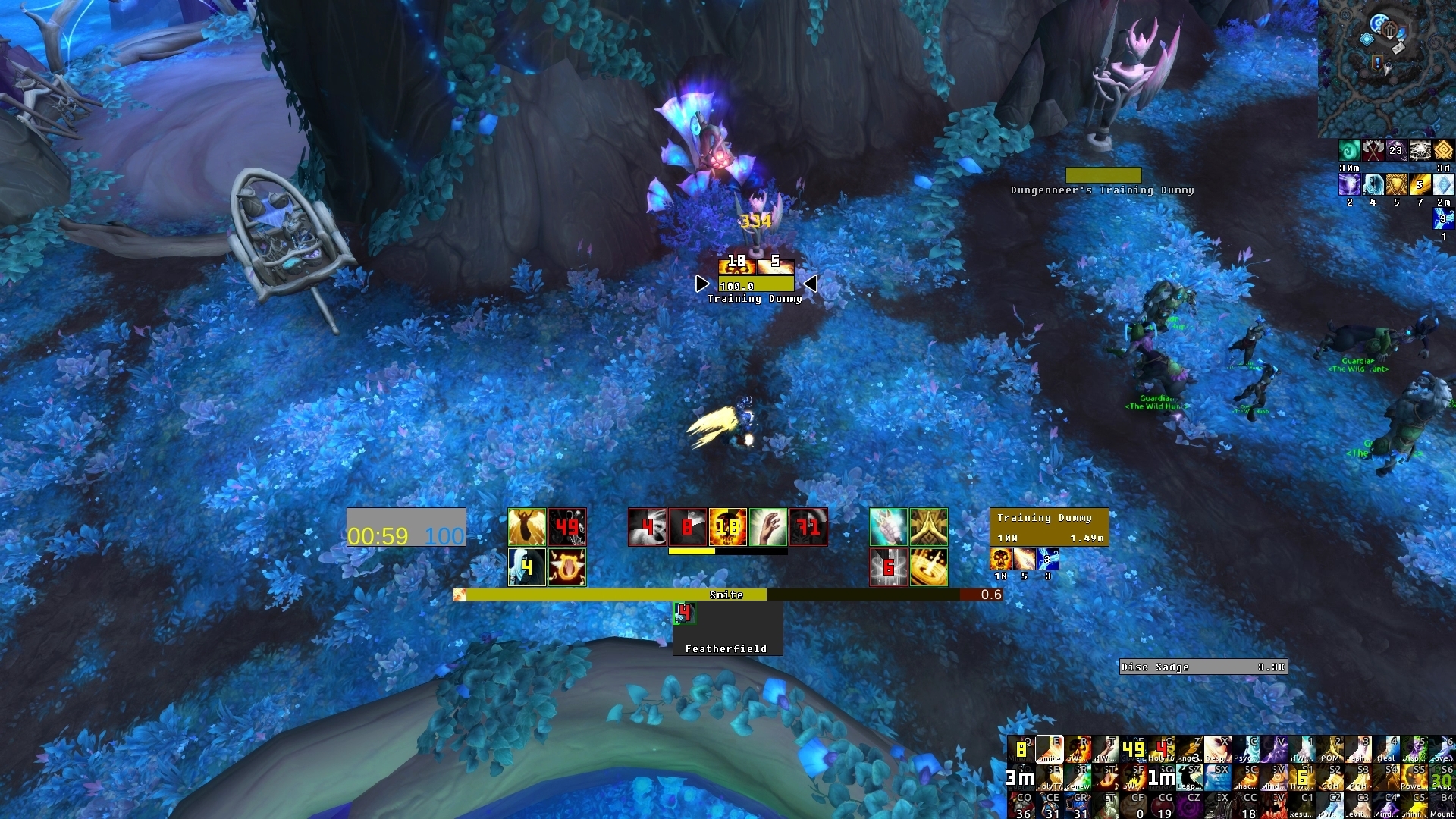The height and width of the screenshot is (819, 1456).
Task: Click the purple buff stacked at 23
Action: (x=1396, y=150)
